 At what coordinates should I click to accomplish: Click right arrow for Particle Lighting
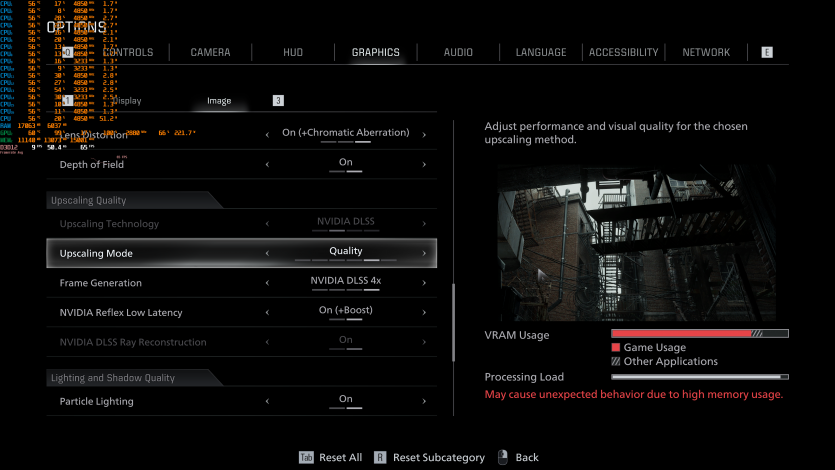point(424,401)
